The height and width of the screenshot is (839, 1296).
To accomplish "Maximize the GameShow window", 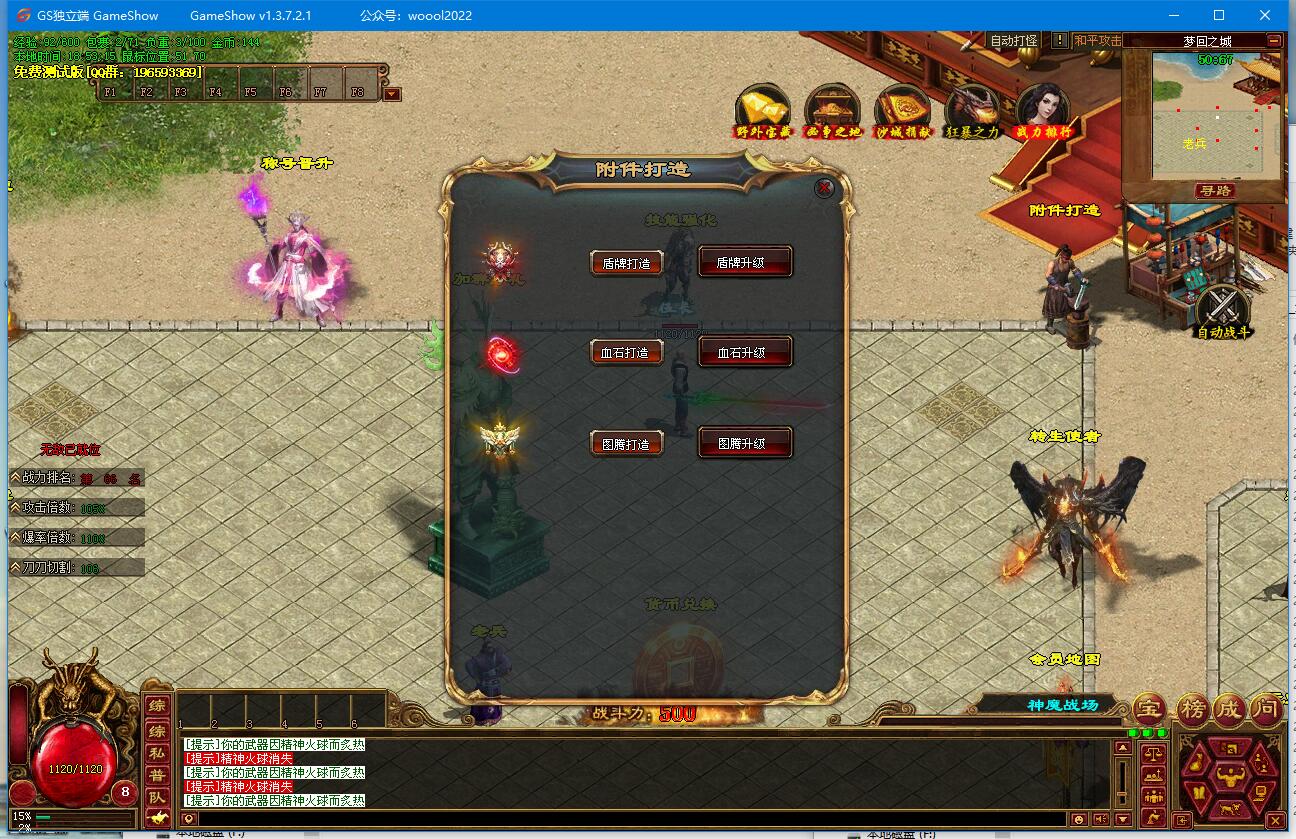I will 1219,15.
